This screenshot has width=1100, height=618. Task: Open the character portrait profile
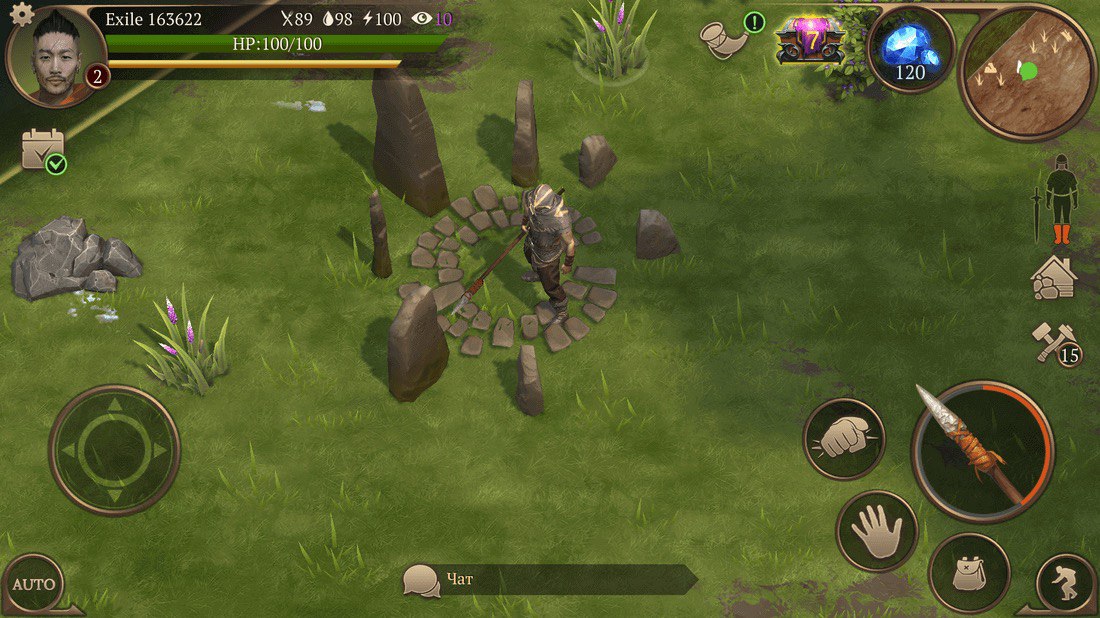[56, 56]
